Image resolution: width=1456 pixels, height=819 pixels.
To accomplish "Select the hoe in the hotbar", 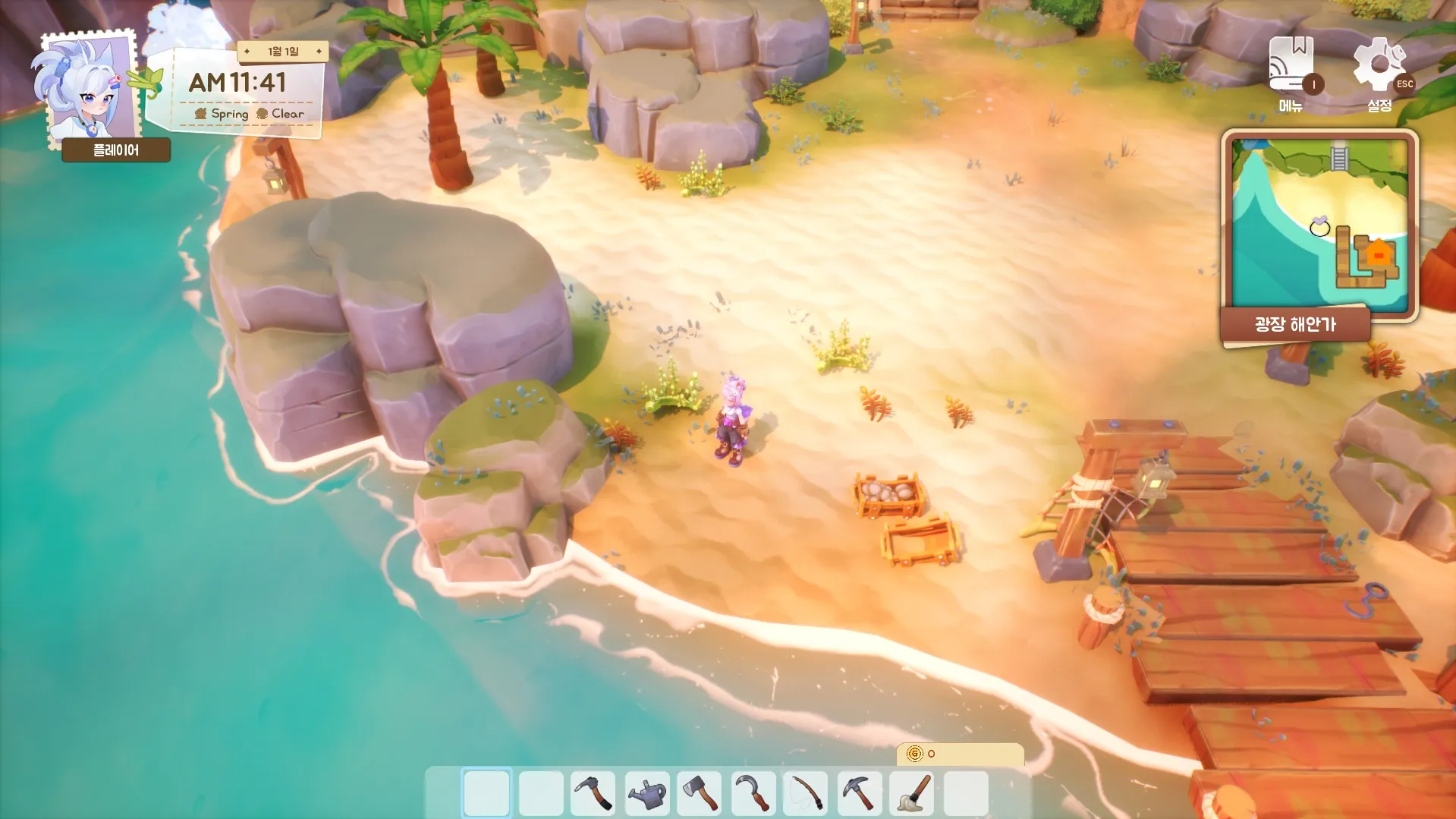I will coord(593,793).
